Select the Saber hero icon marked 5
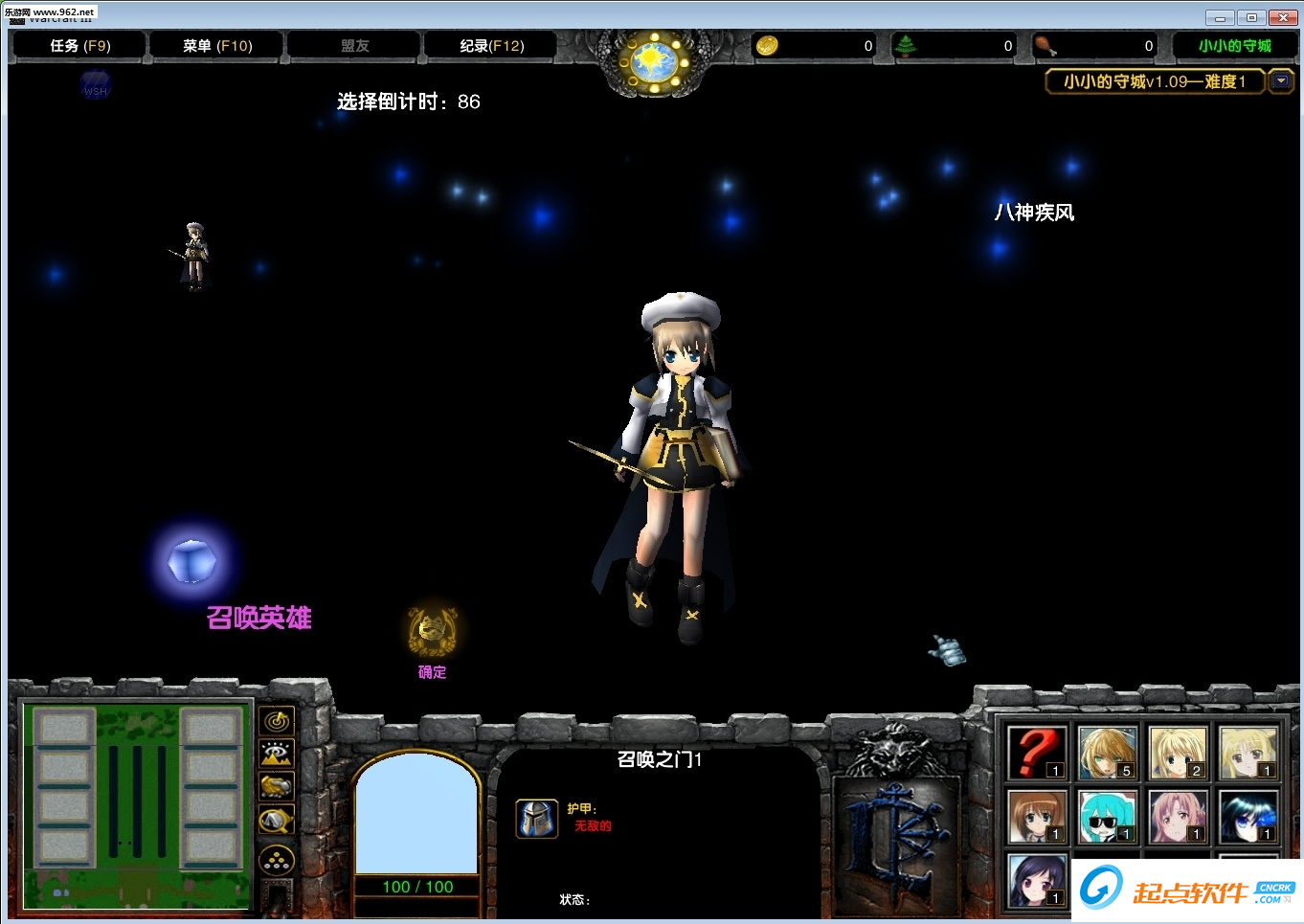Viewport: 1304px width, 924px height. [x=1107, y=753]
